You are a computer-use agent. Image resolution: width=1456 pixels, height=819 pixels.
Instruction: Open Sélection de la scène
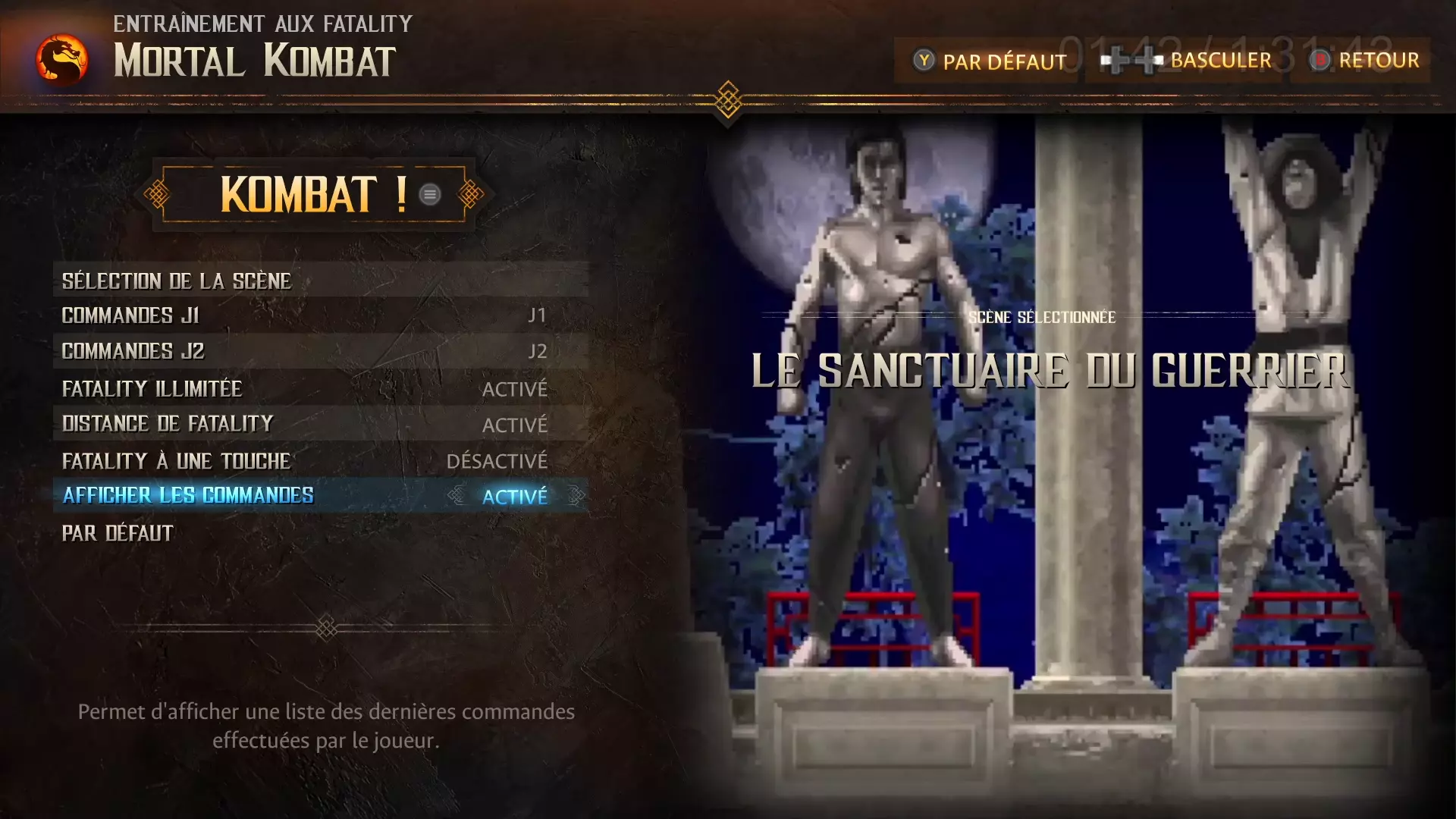pyautogui.click(x=320, y=281)
